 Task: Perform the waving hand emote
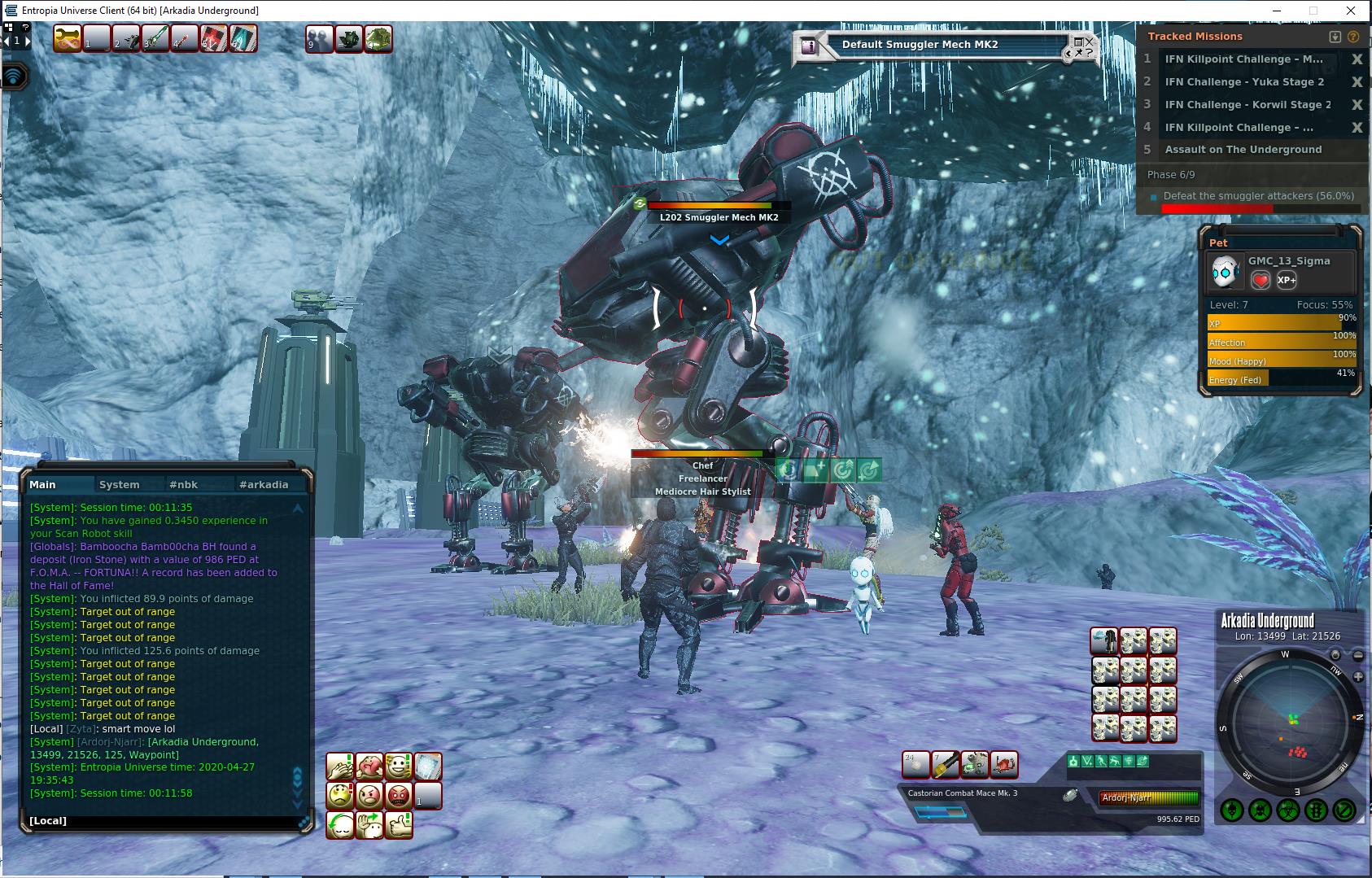(x=369, y=824)
